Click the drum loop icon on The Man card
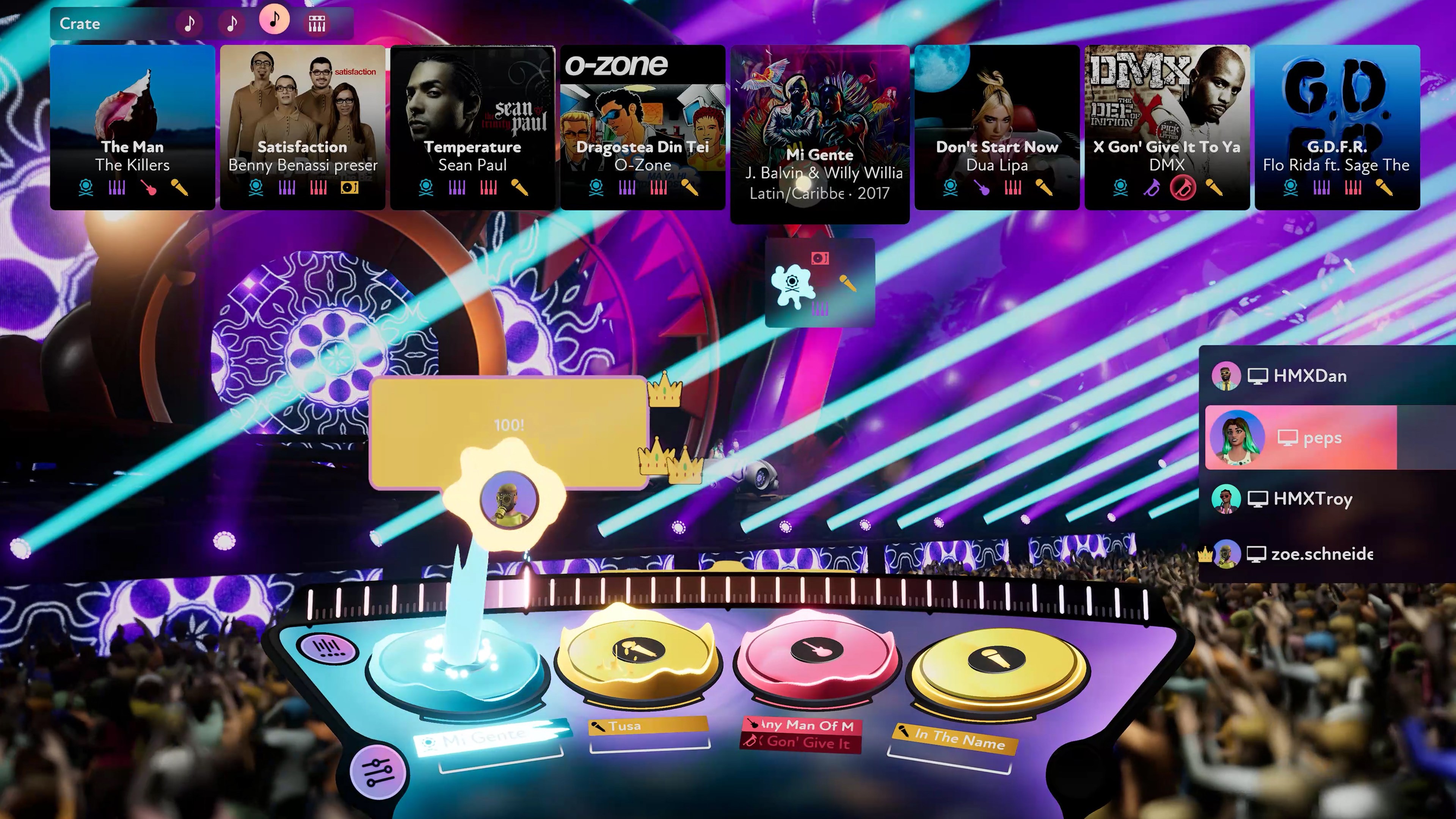 (x=86, y=188)
